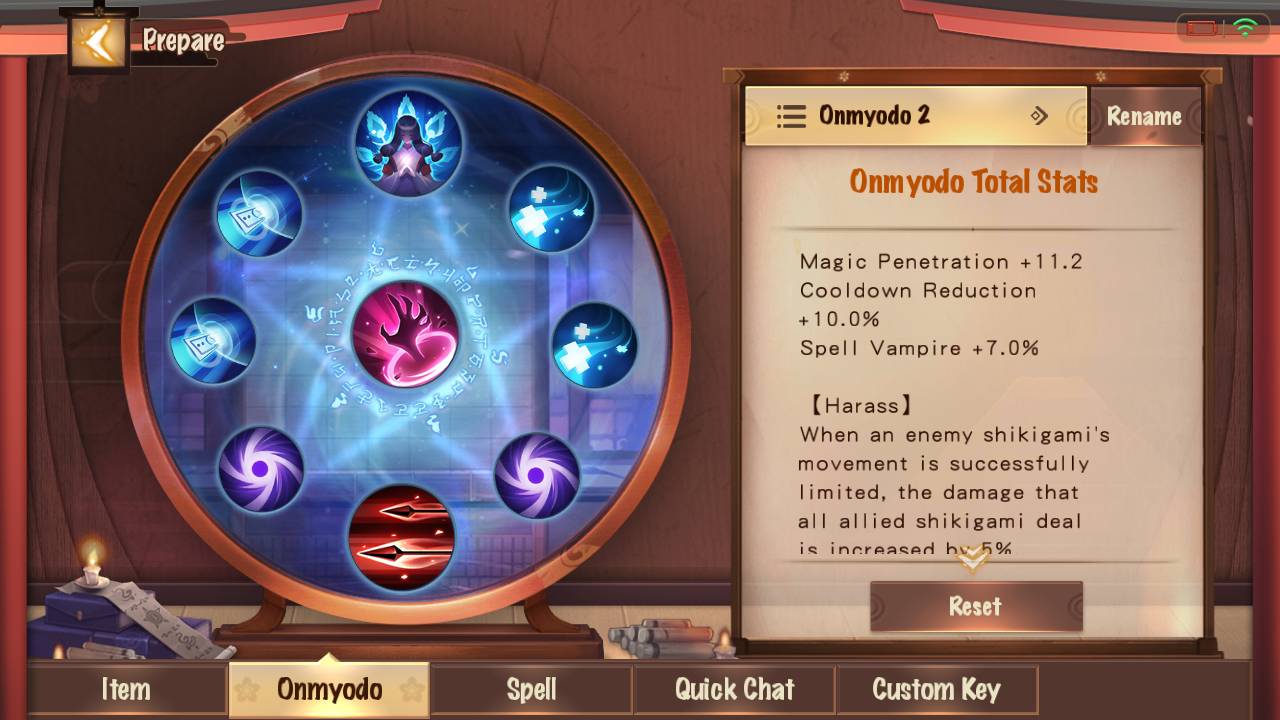1280x720 pixels.
Task: Switch to the Item tab
Action: 126,689
